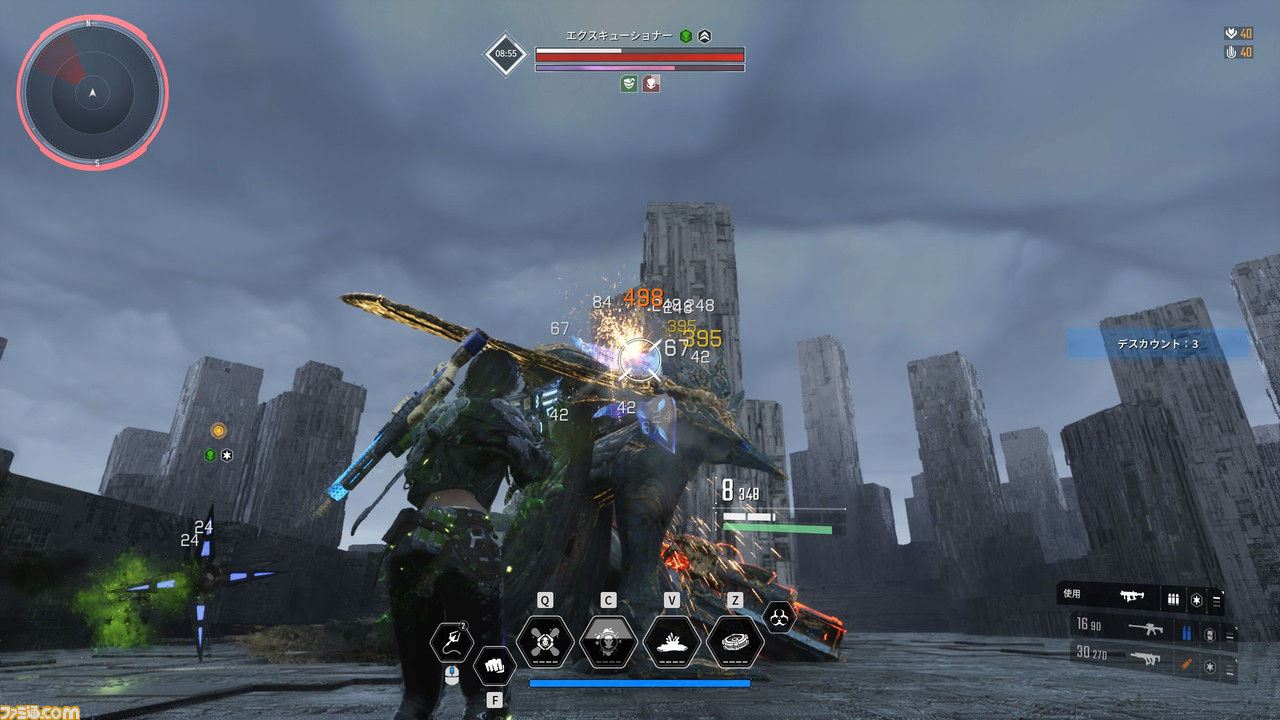Activate the Q crossed-canisters skull skill
Screen dimensions: 1280x720
click(545, 642)
